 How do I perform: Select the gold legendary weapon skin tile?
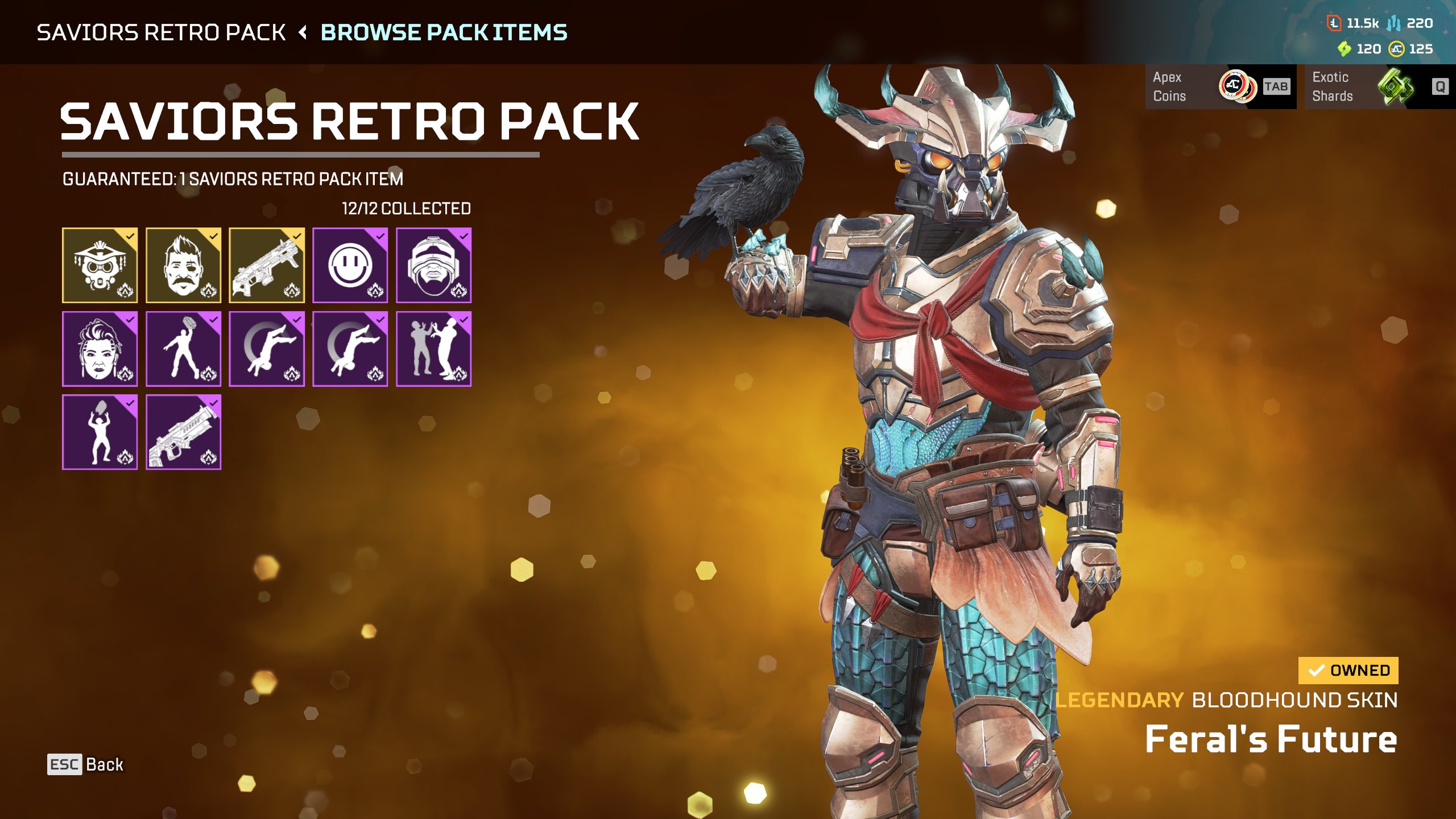tap(267, 265)
